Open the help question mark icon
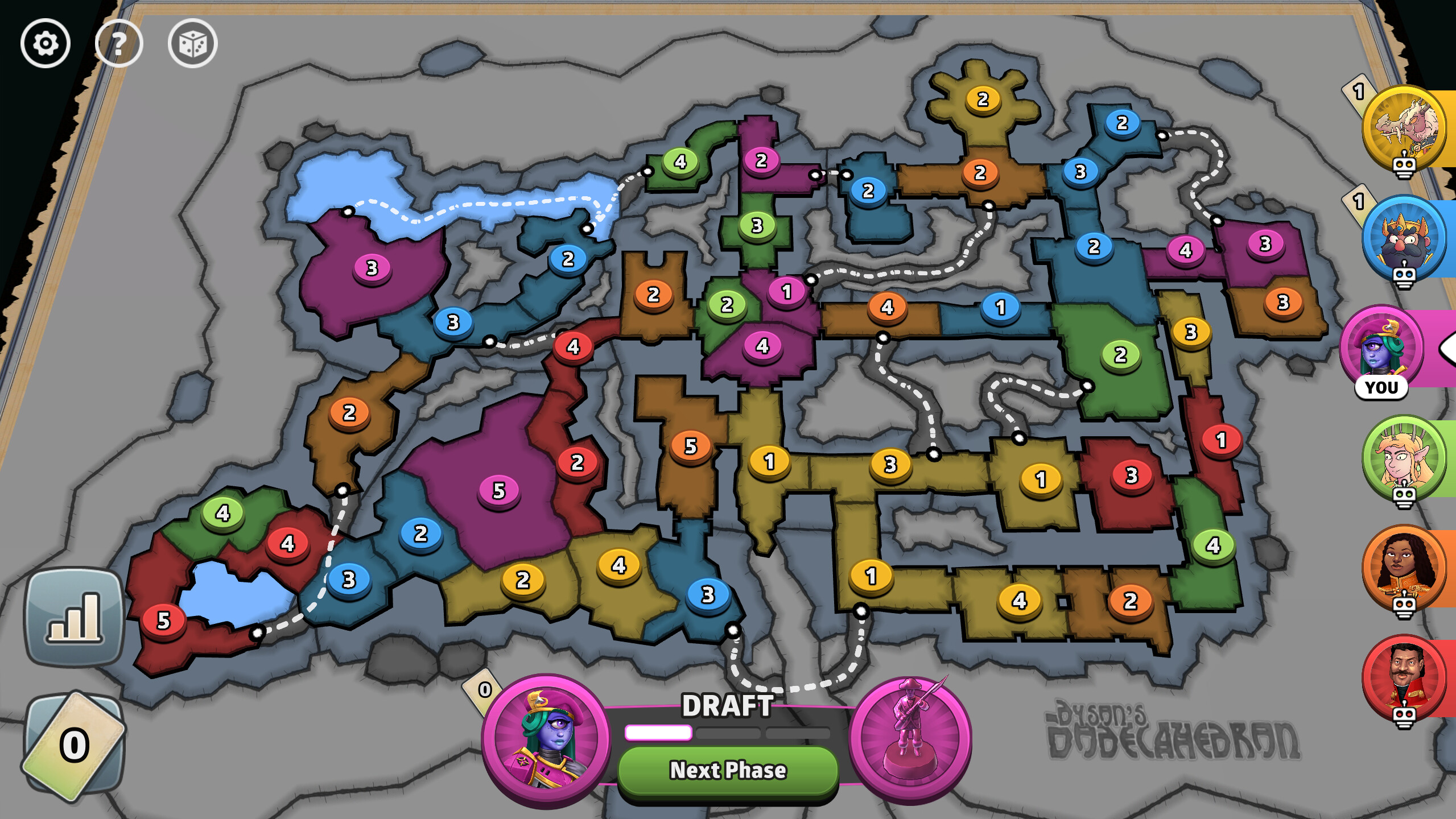 119,43
